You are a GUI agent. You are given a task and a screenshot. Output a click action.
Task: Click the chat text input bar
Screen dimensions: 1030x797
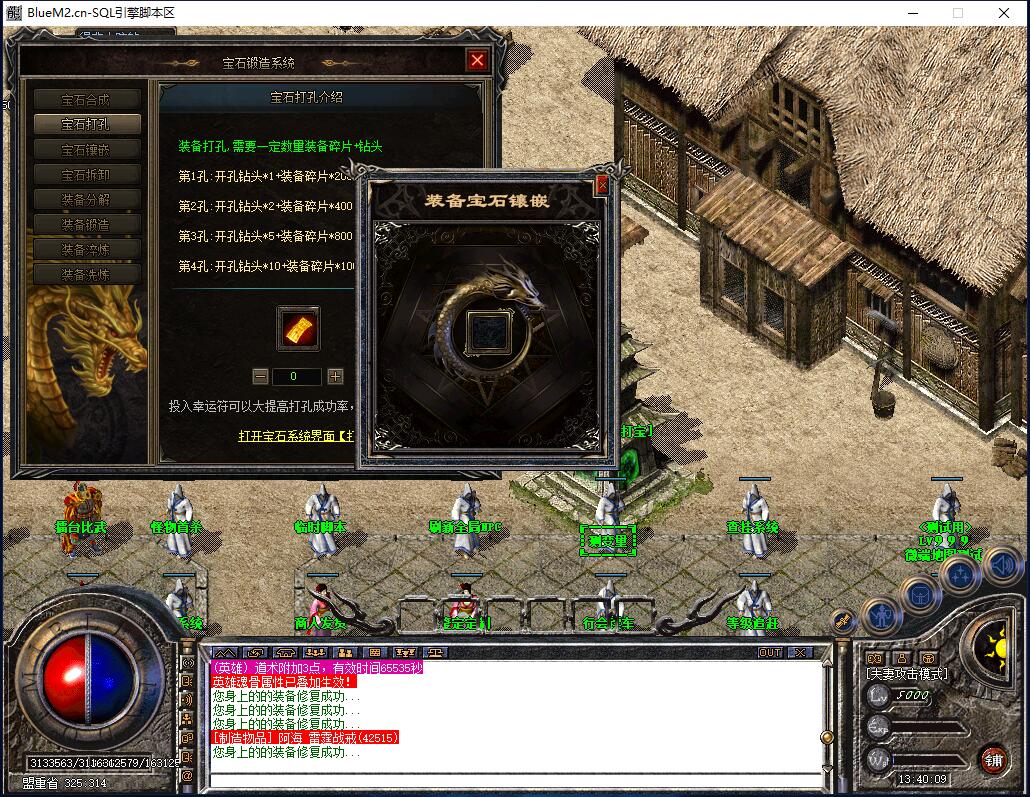click(515, 781)
